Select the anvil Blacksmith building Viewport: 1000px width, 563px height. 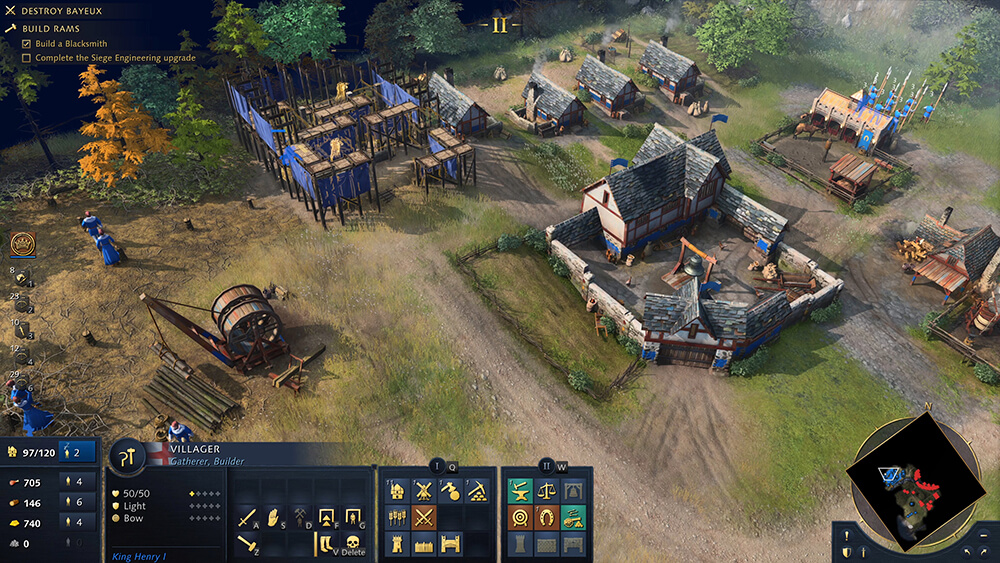tap(519, 491)
